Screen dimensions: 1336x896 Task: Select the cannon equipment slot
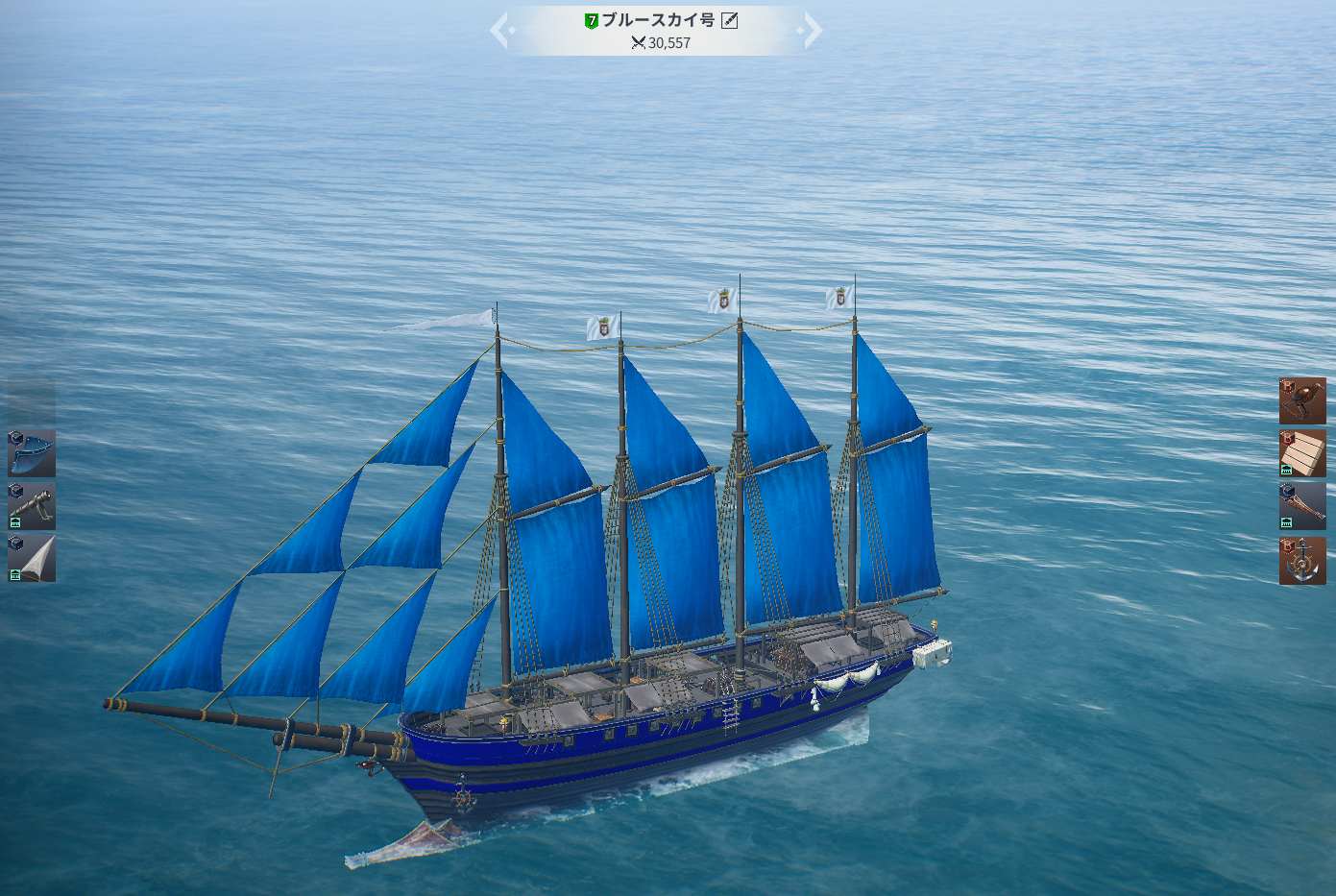32,506
